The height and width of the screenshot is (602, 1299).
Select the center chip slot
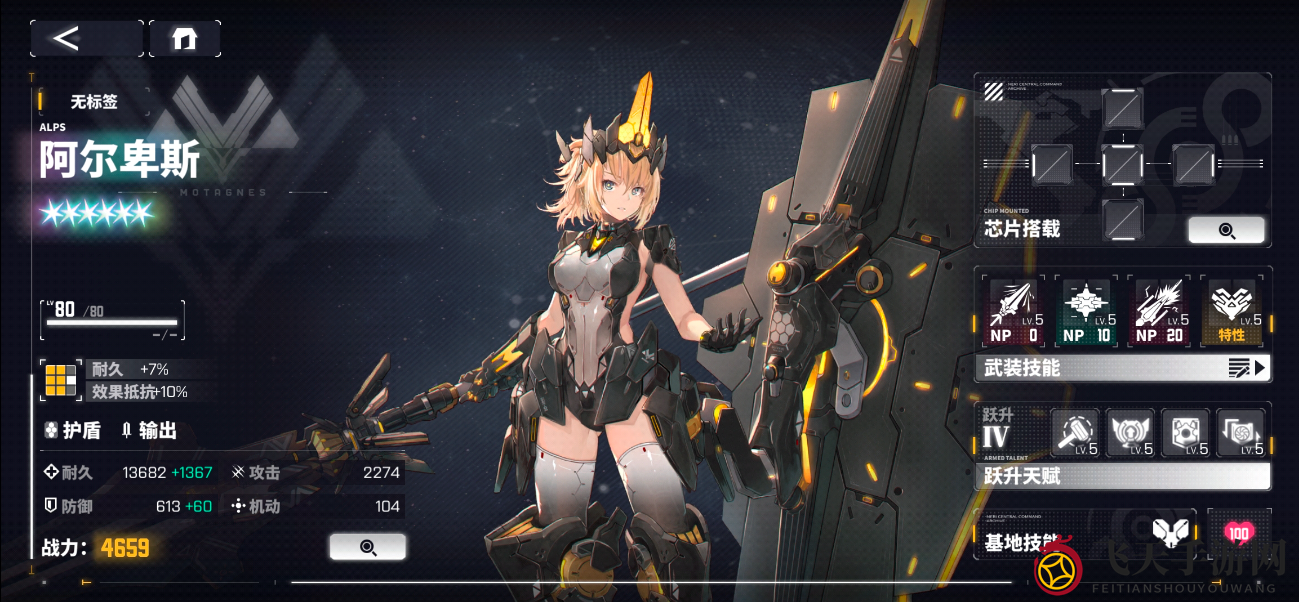point(1122,163)
